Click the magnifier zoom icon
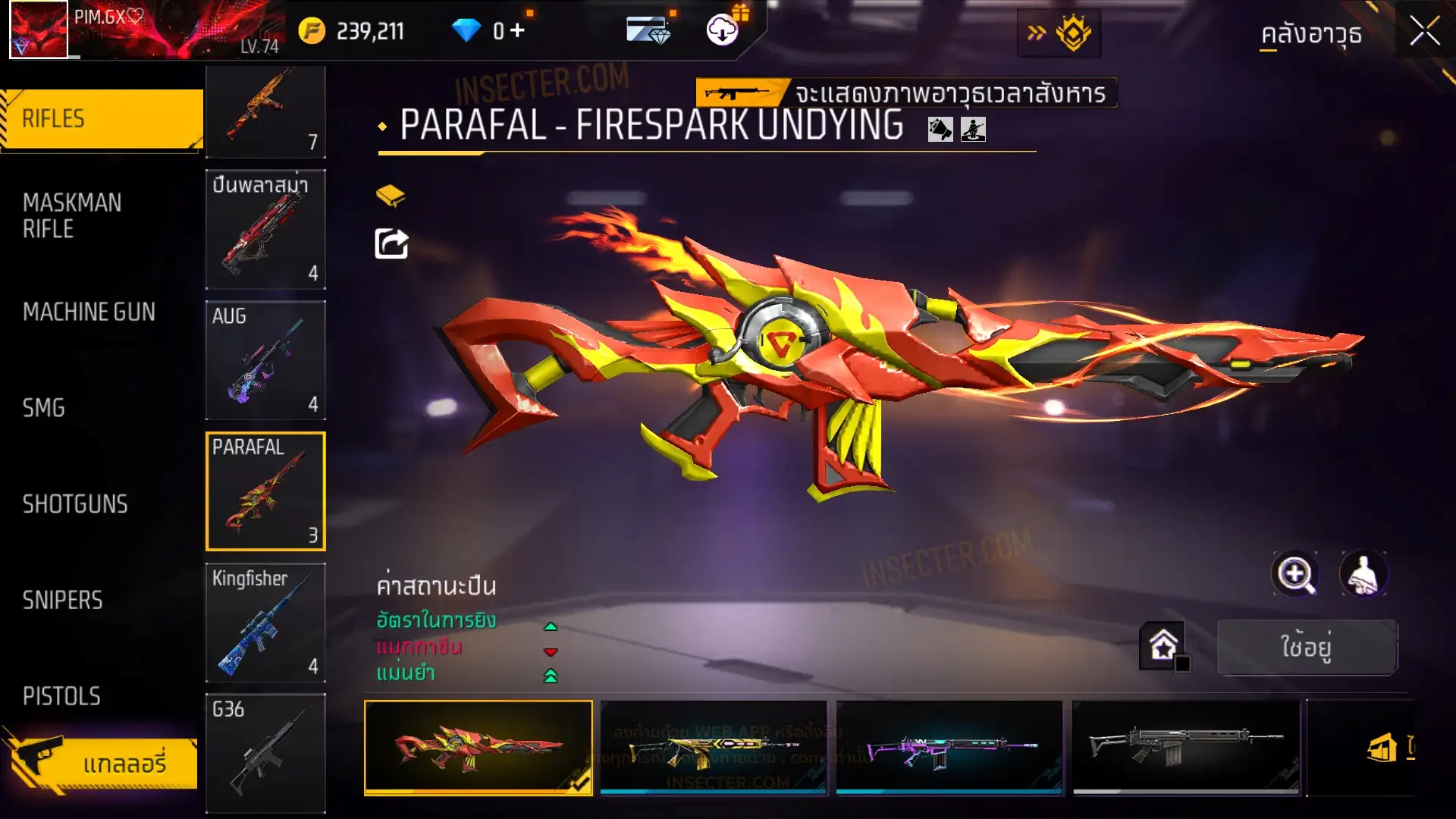The width and height of the screenshot is (1456, 819). click(x=1294, y=574)
